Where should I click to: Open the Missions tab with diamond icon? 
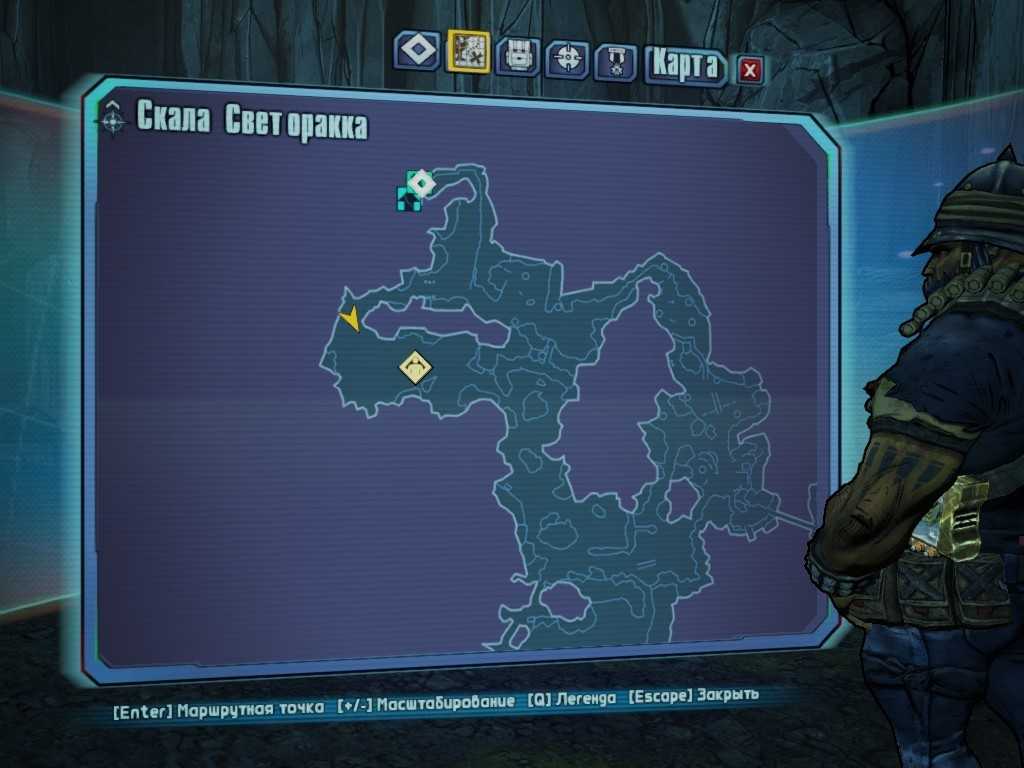point(417,51)
